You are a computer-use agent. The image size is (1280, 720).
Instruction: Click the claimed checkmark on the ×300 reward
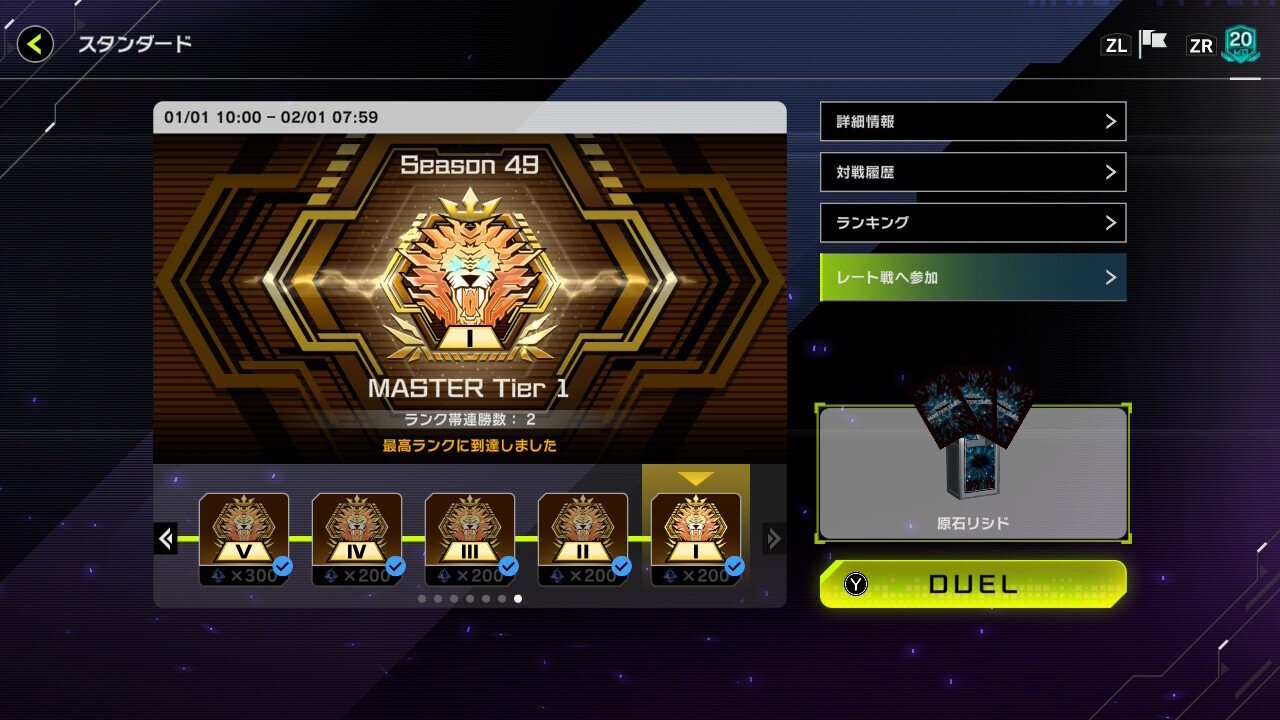(285, 565)
